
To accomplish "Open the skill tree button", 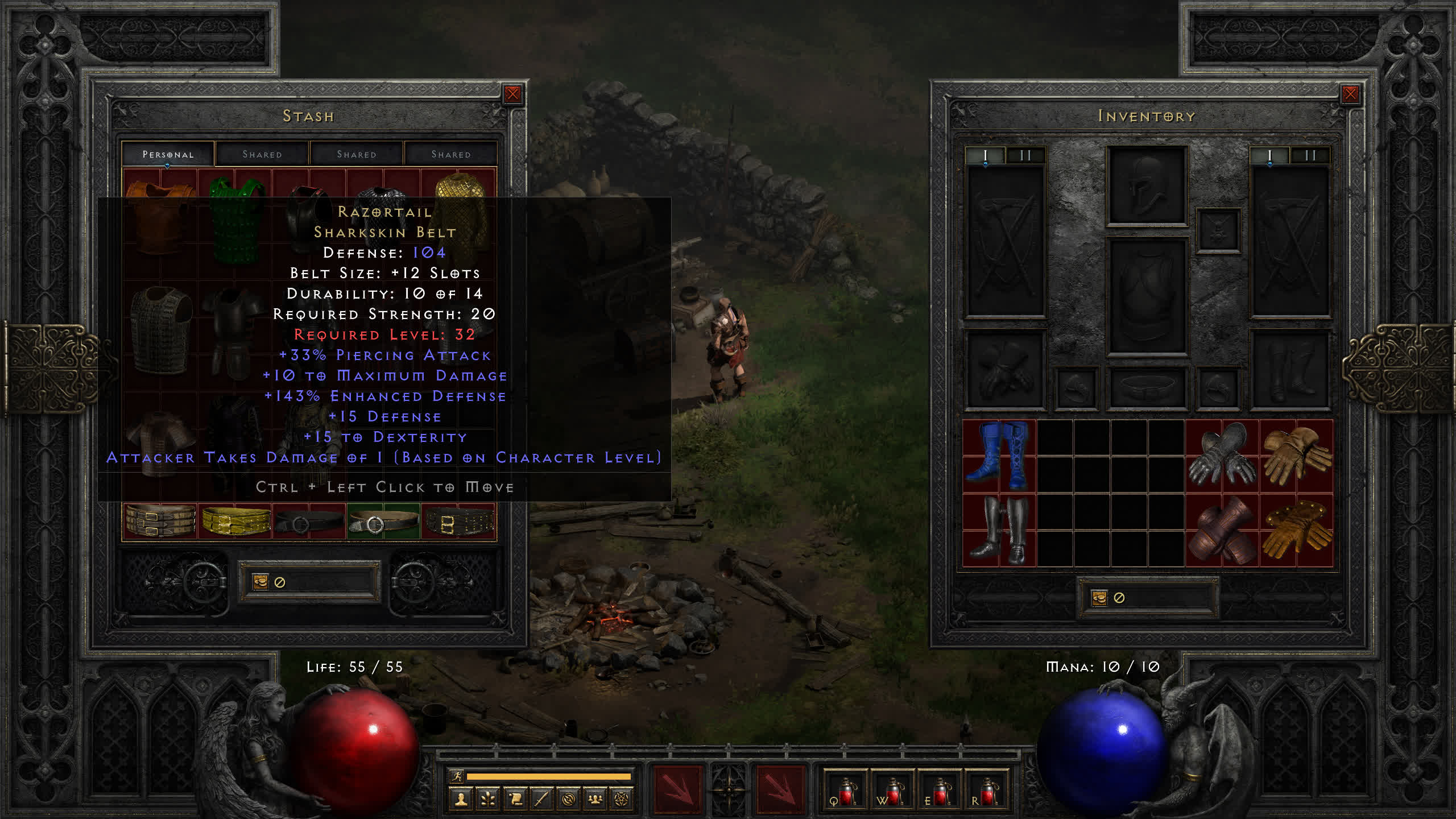I will [488, 800].
